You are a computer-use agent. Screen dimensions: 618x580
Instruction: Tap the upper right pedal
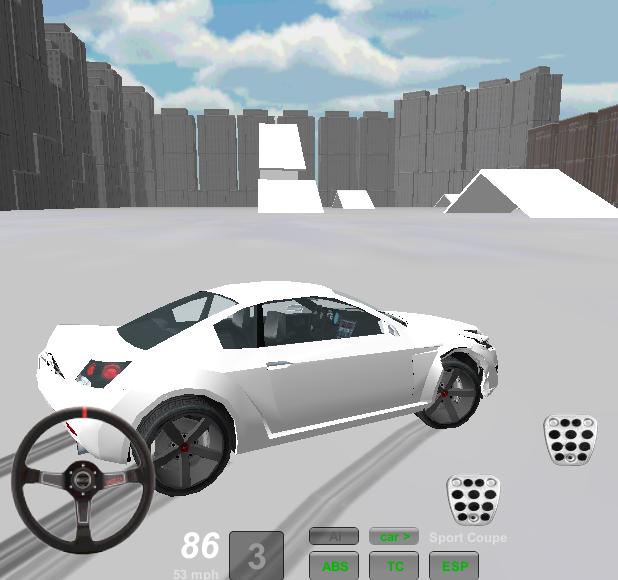[570, 439]
